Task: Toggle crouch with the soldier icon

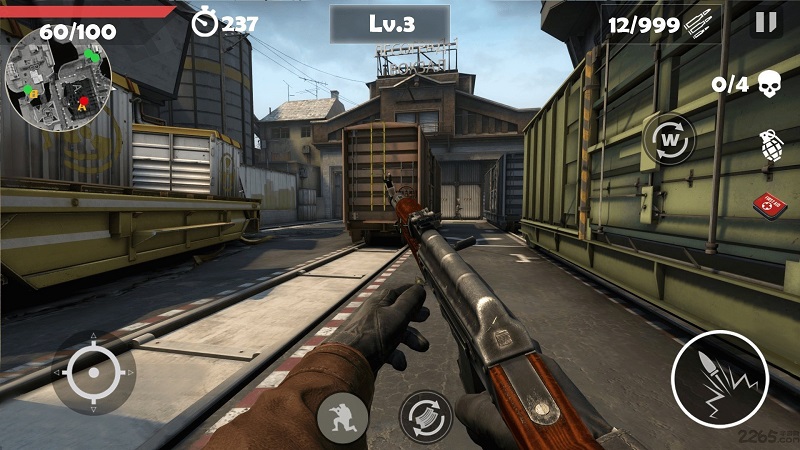Action: pos(342,418)
